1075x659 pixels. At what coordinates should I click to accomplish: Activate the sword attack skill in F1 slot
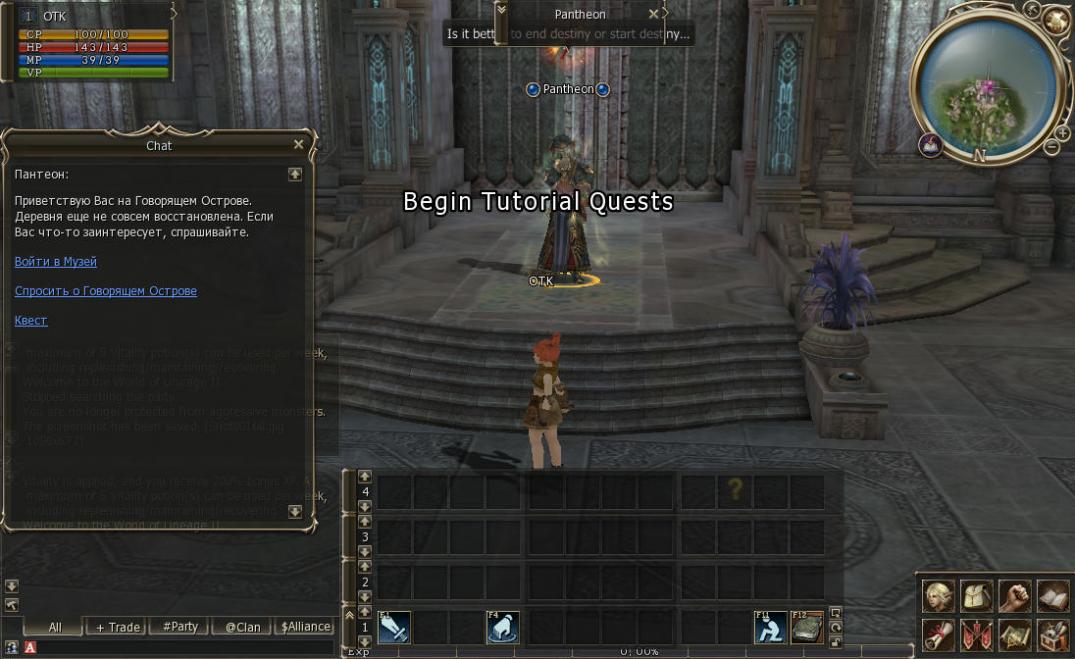tap(394, 627)
